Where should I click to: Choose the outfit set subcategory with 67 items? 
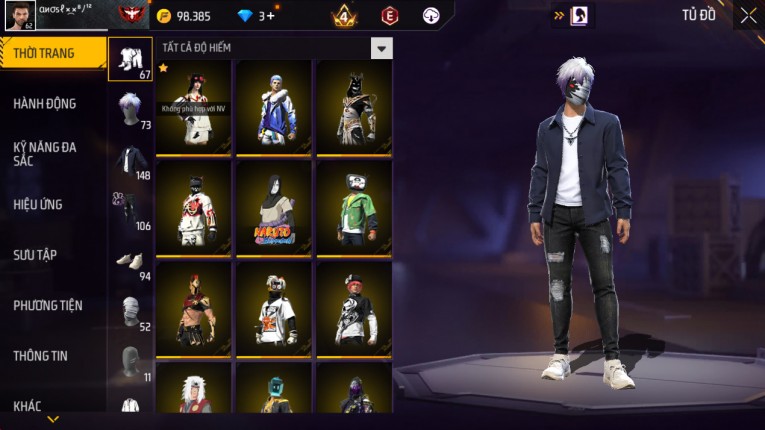pos(130,59)
